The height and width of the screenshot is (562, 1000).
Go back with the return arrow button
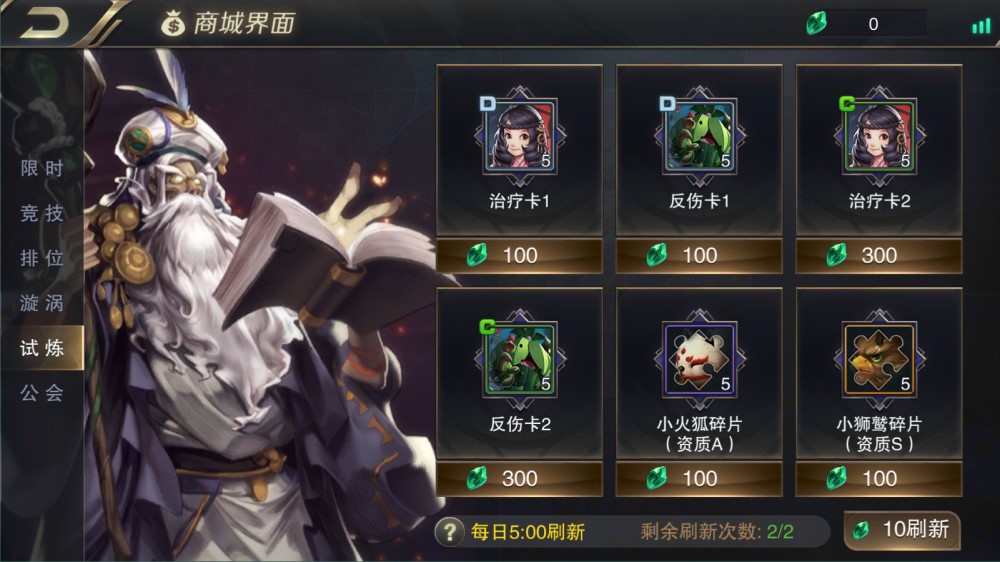pyautogui.click(x=45, y=23)
